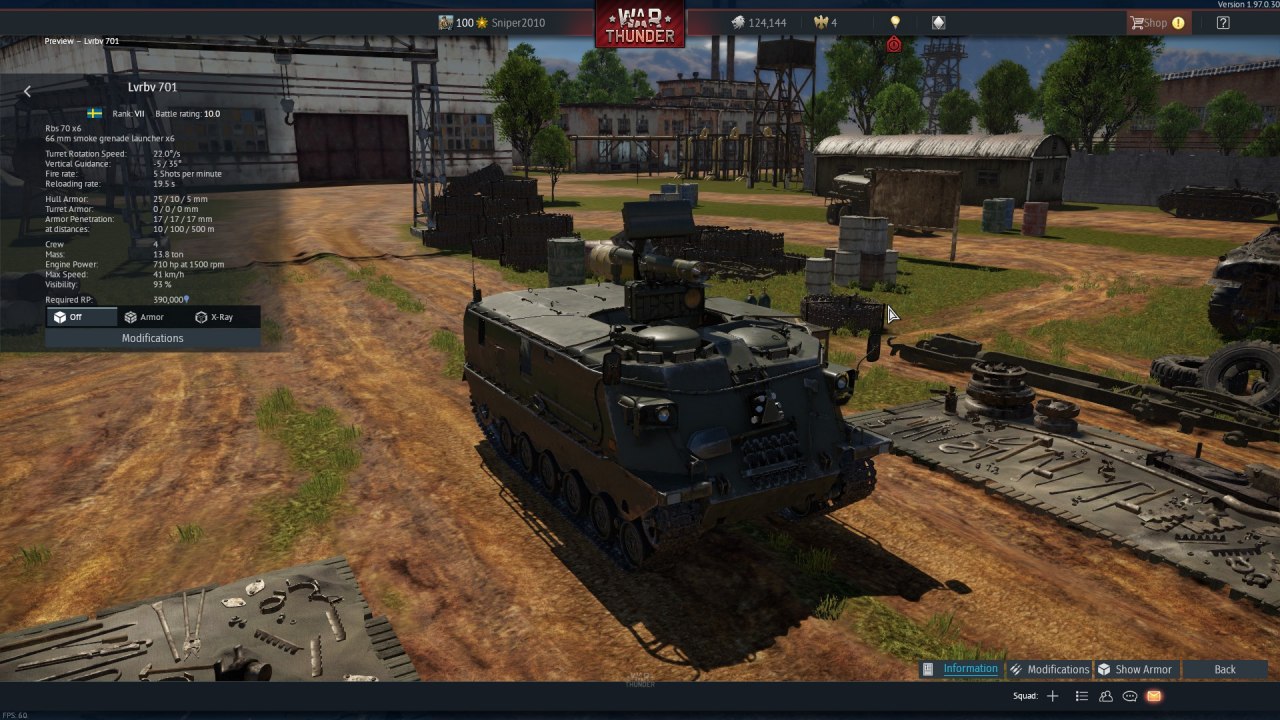This screenshot has height=720, width=1280.
Task: Add a squad member with the plus icon
Action: [x=1052, y=696]
